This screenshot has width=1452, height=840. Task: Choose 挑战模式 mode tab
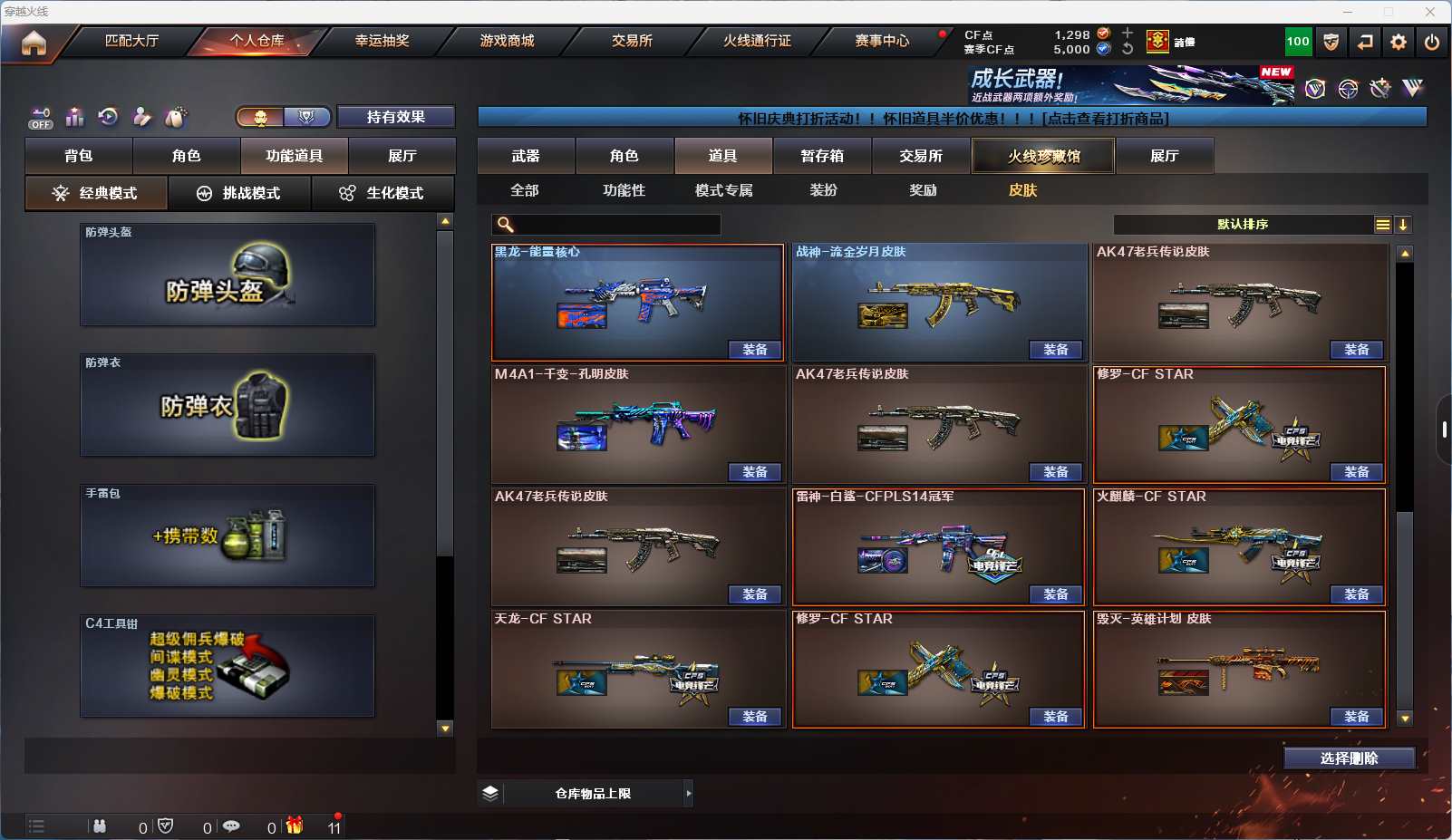pos(239,193)
